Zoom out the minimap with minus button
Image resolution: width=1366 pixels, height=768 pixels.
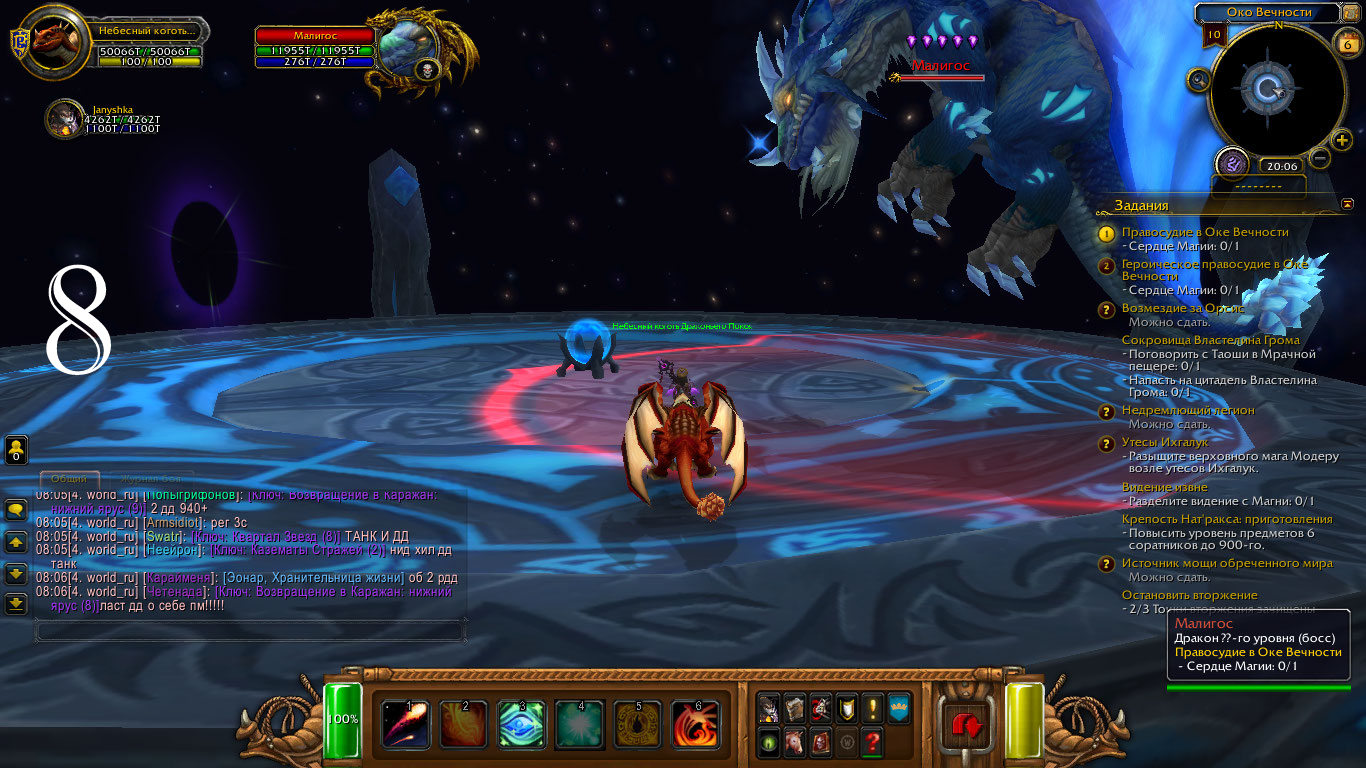[x=1320, y=158]
